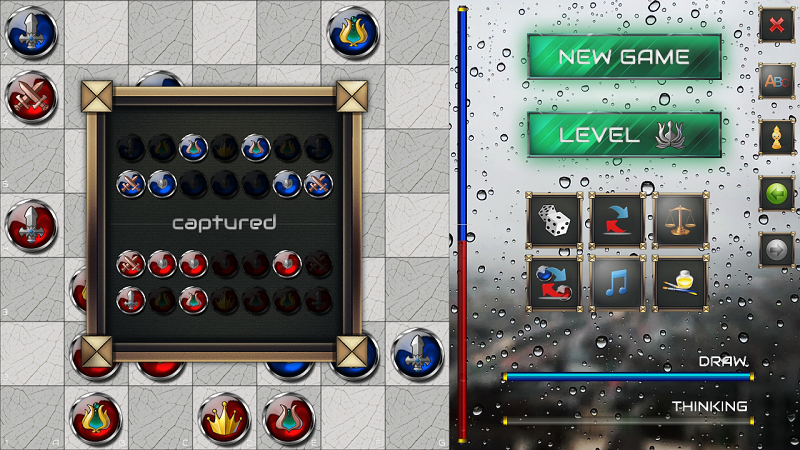800x450 pixels.
Task: Open the Level difficulty selector
Action: 624,135
